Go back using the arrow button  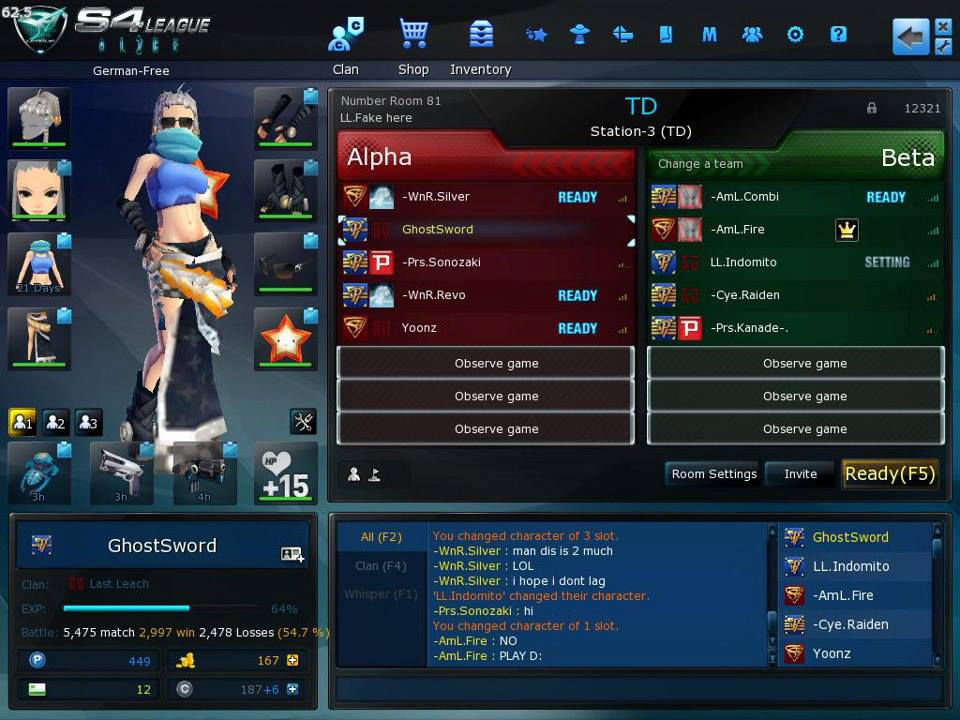[910, 37]
